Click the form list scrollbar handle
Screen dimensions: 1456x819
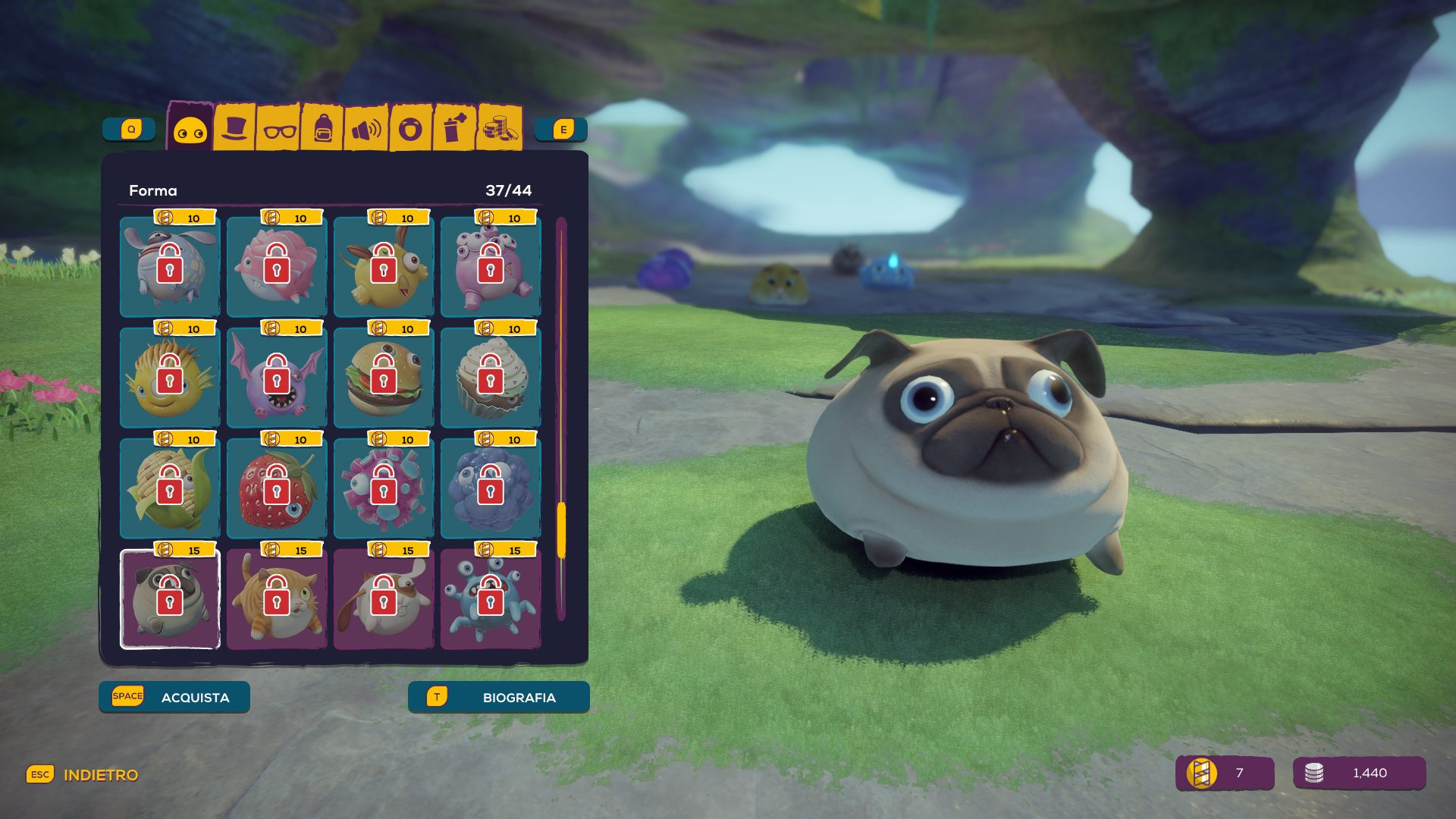[x=561, y=530]
